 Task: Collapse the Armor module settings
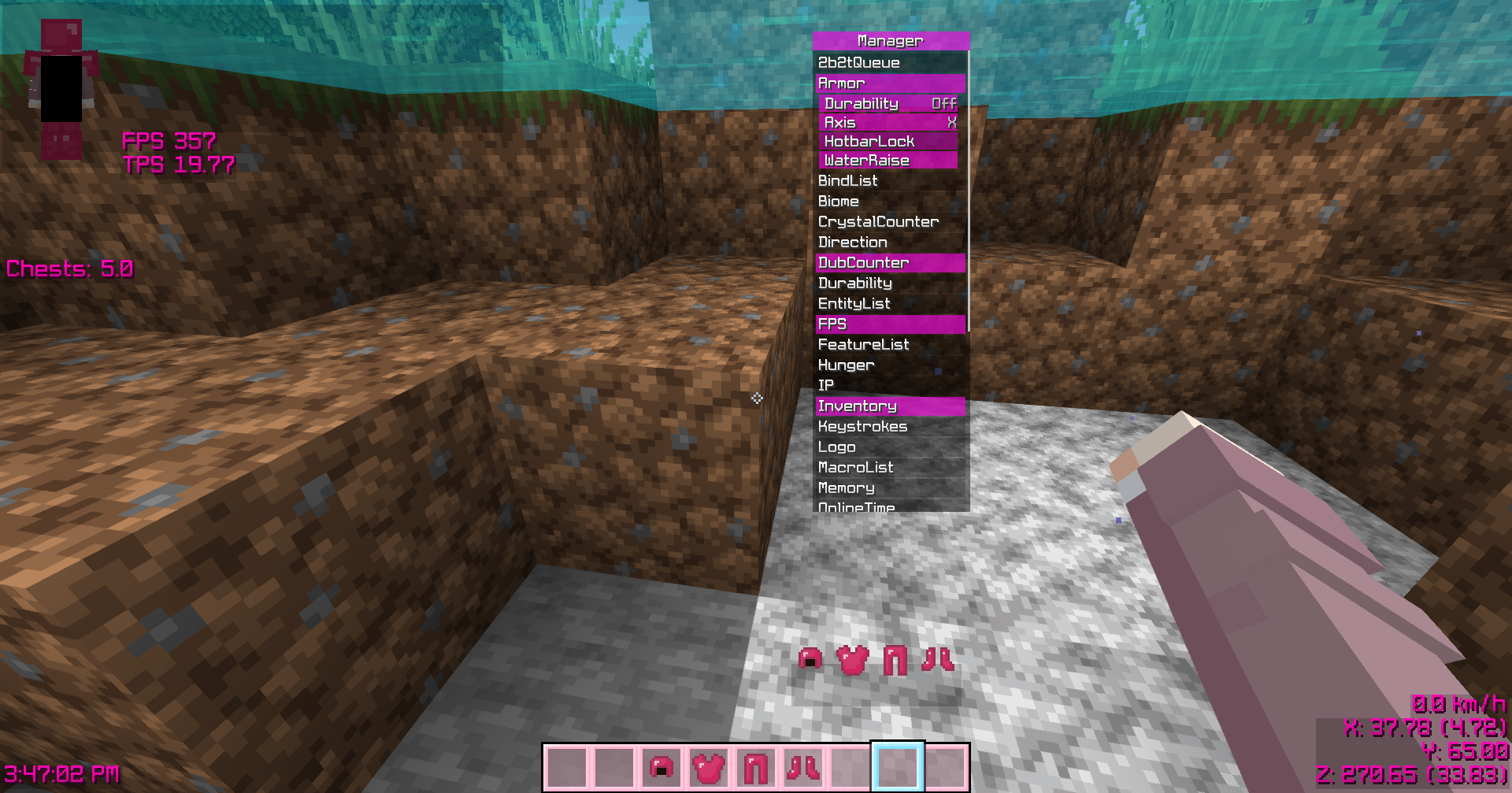click(x=890, y=83)
